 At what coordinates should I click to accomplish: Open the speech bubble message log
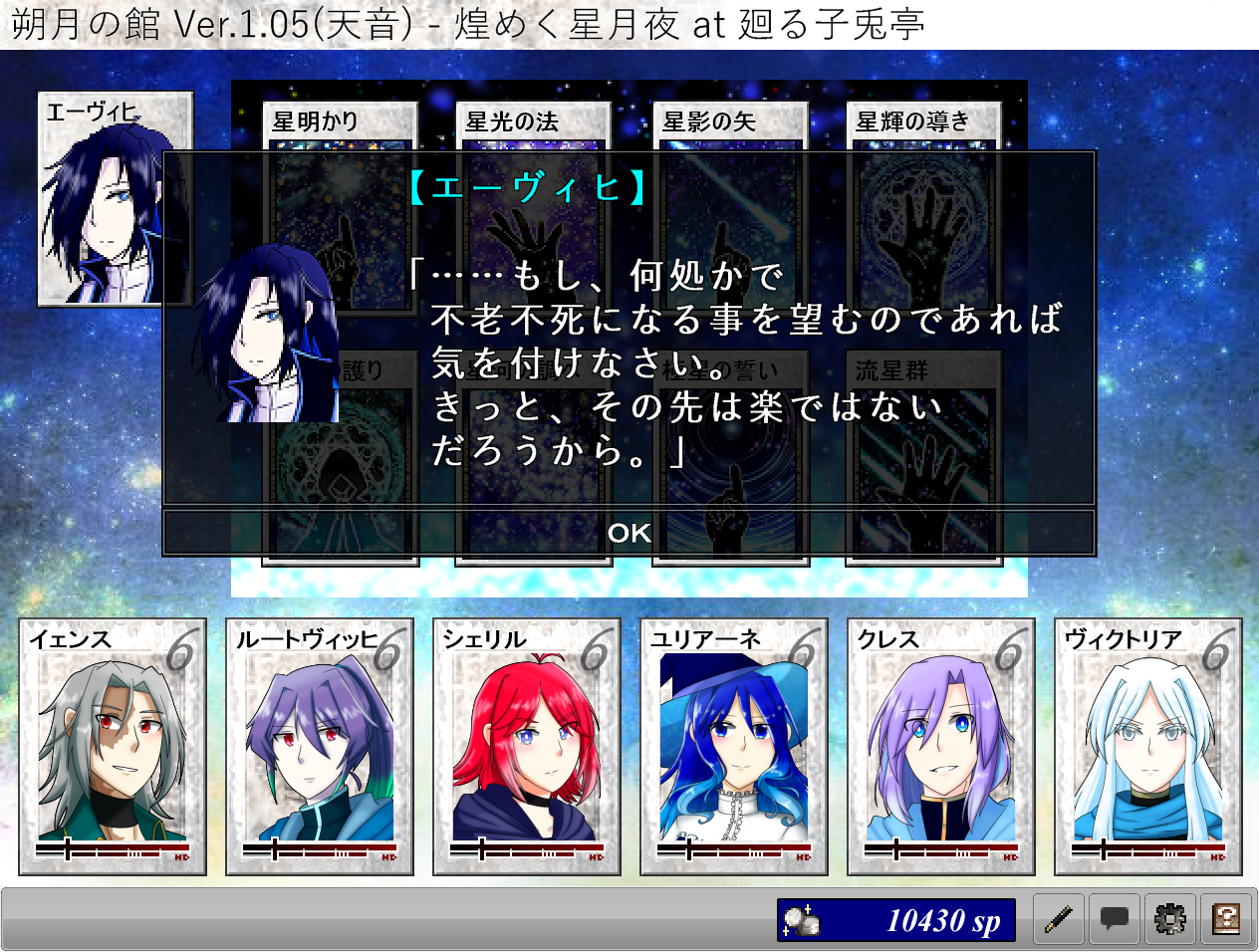click(1115, 919)
